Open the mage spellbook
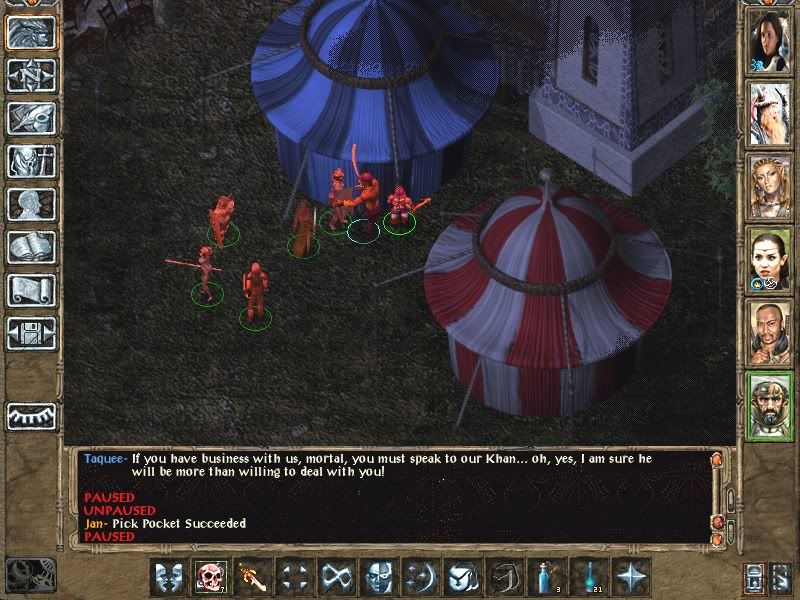Image resolution: width=800 pixels, height=600 pixels. tap(31, 247)
